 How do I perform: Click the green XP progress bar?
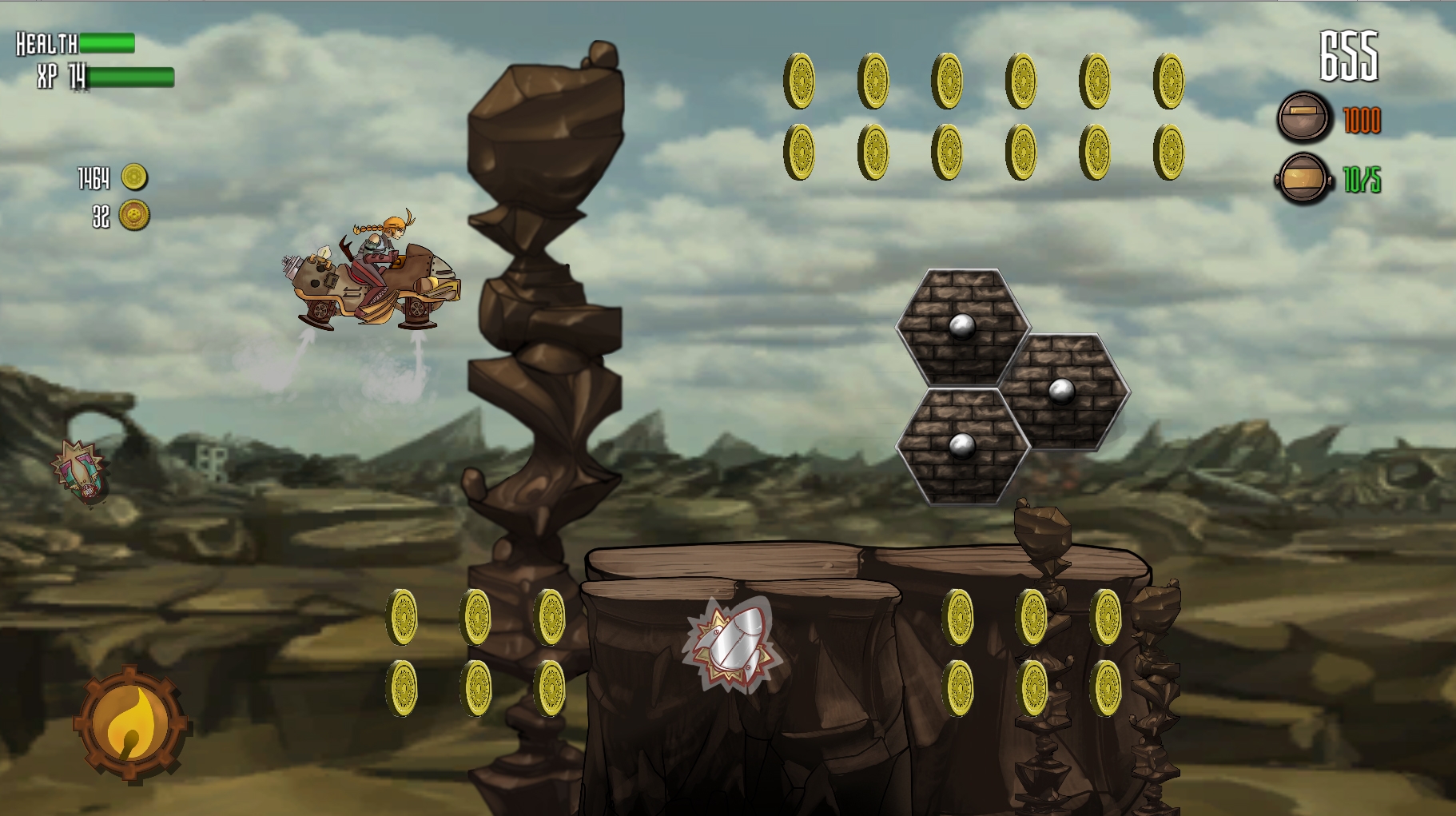pyautogui.click(x=132, y=79)
